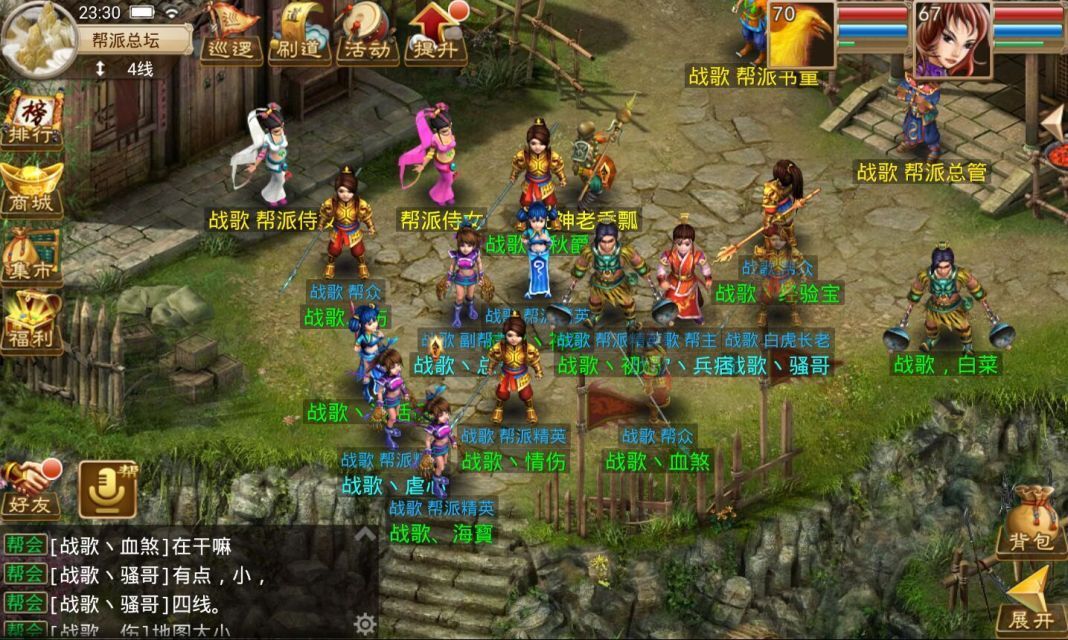This screenshot has height=640, width=1068.
Task: Expand the menu with 展开 button
Action: pyautogui.click(x=1030, y=600)
